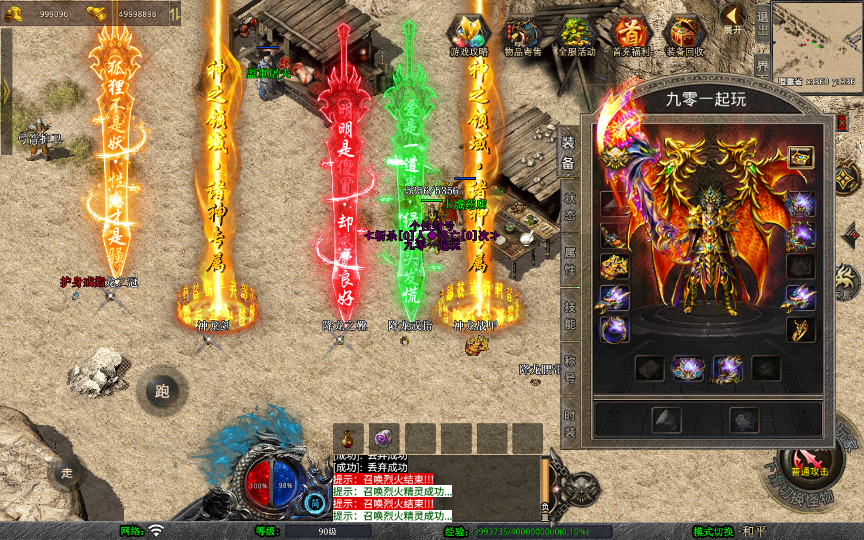Viewport: 864px width, 540px height.
Task: Open the 首充福利 first-recharge bonus
Action: pos(631,36)
